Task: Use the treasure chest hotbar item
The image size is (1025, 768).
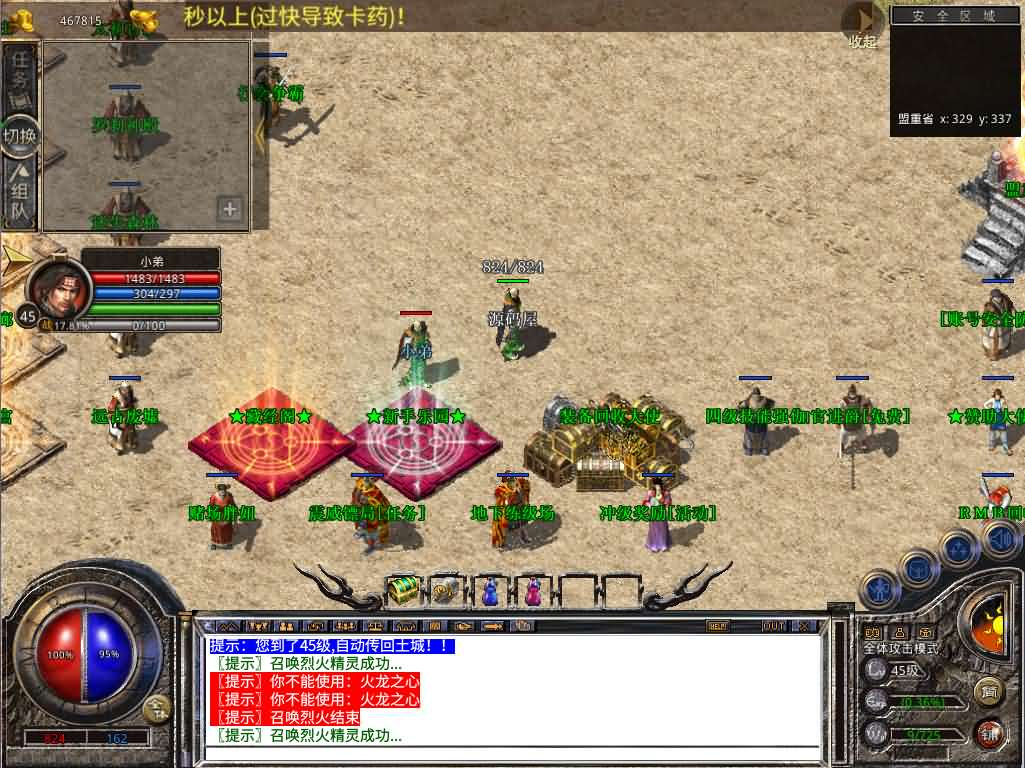Action: point(402,590)
